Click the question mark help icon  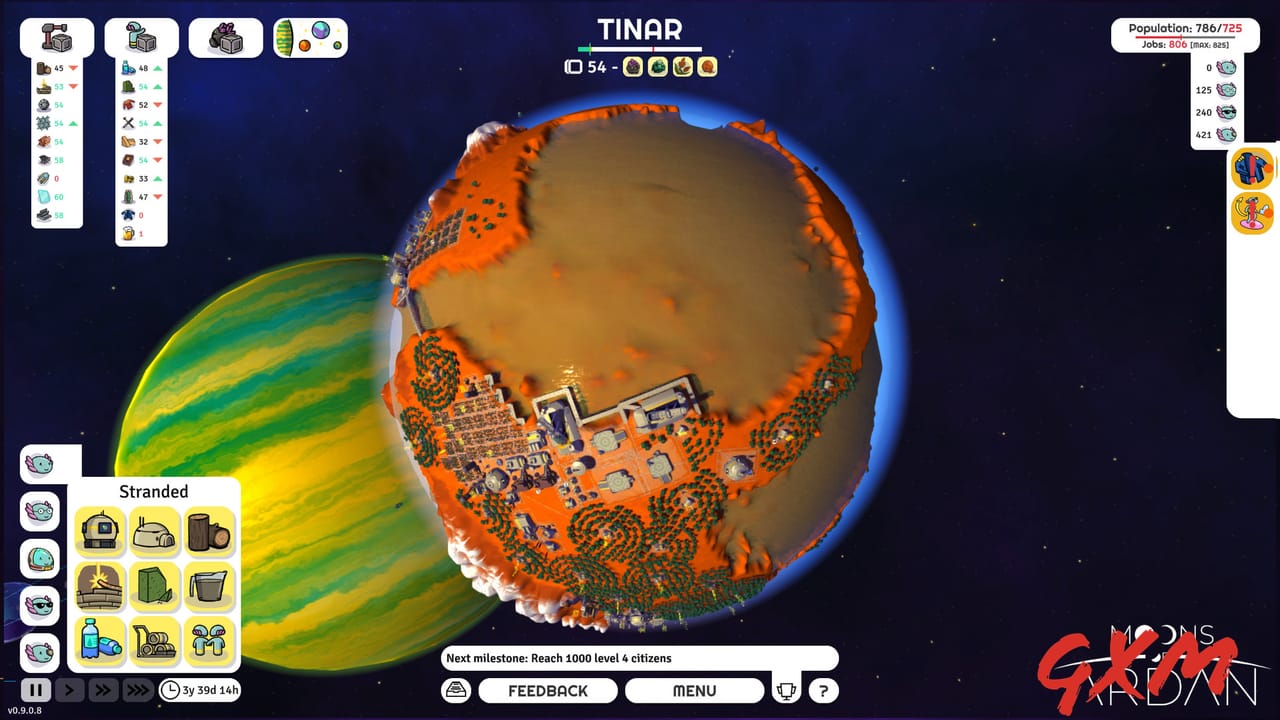[x=822, y=689]
